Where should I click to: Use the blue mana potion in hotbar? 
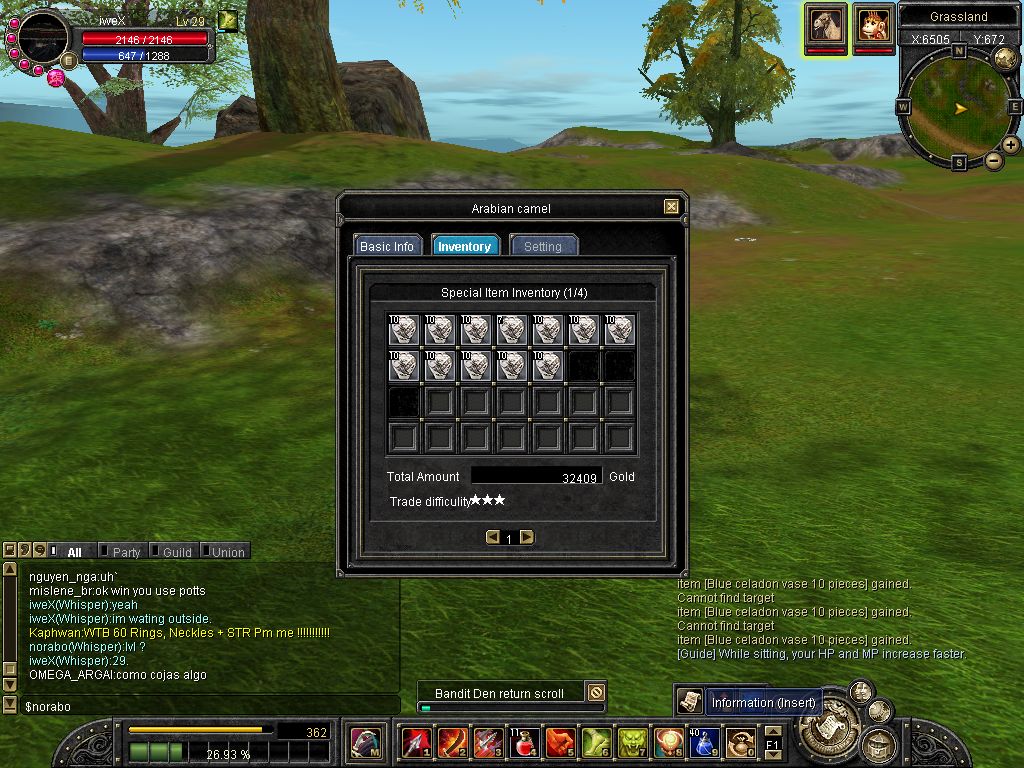coord(705,743)
